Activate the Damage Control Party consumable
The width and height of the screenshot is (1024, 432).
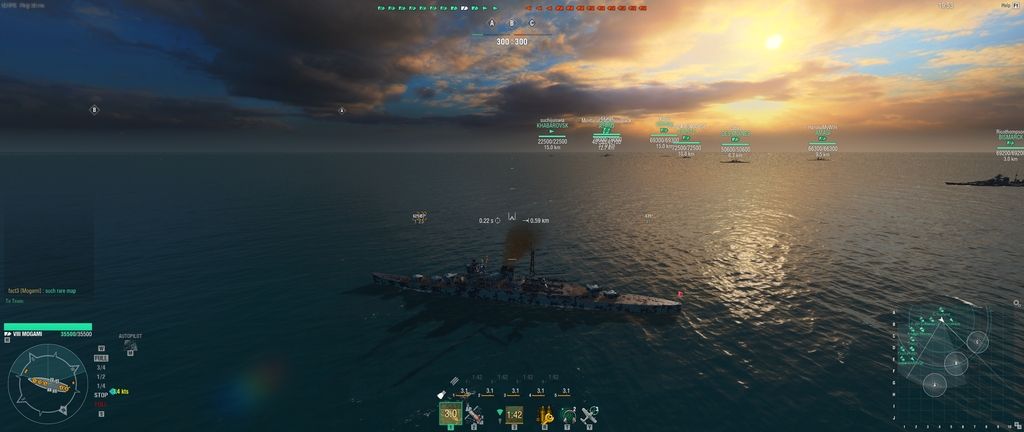coord(547,414)
